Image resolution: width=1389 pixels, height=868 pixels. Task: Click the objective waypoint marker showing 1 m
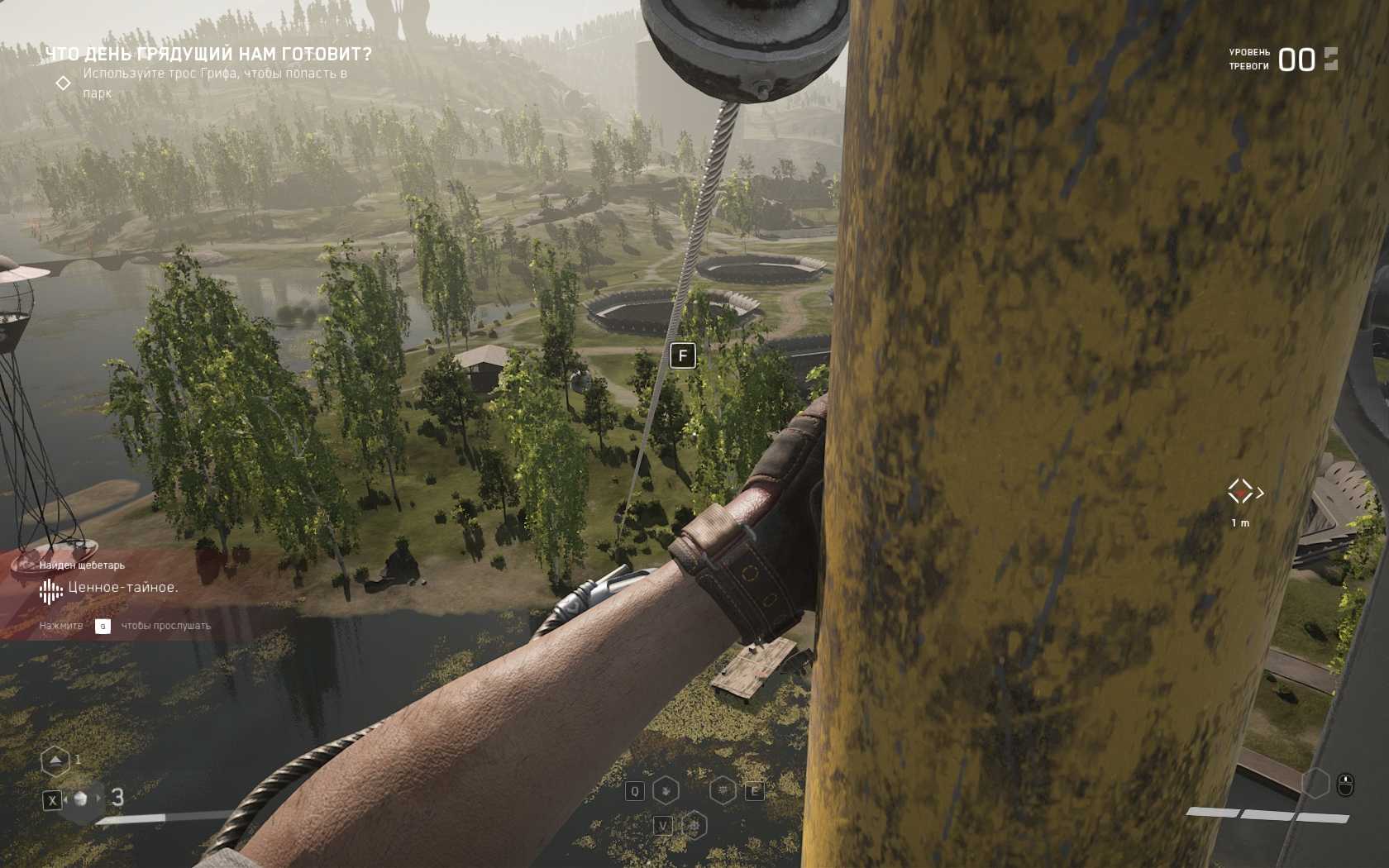click(x=1241, y=492)
